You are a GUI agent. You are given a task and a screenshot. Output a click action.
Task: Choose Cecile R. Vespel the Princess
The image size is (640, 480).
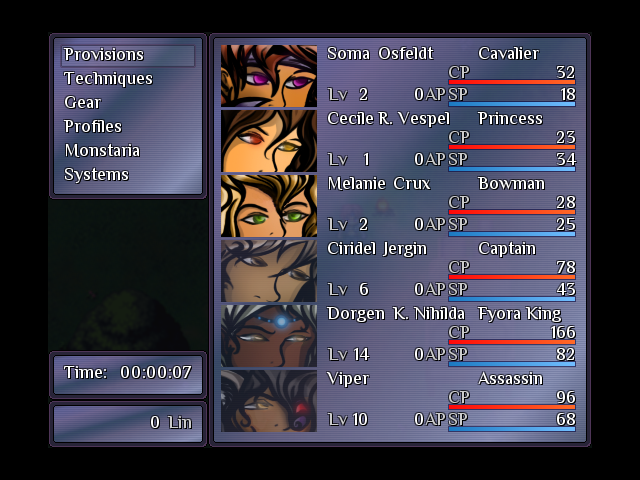[x=400, y=140]
